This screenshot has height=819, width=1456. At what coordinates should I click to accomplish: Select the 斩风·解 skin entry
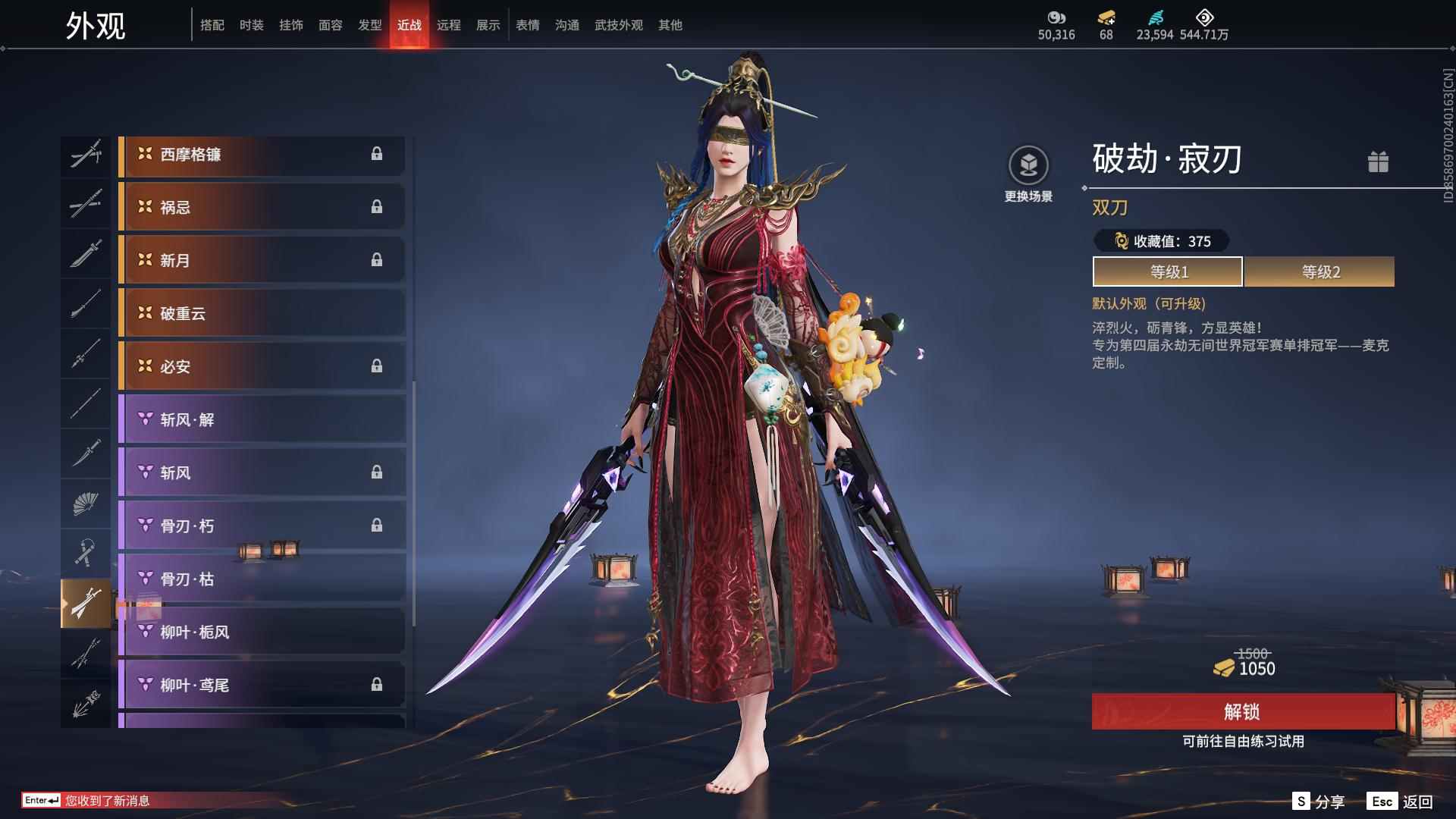pos(262,419)
